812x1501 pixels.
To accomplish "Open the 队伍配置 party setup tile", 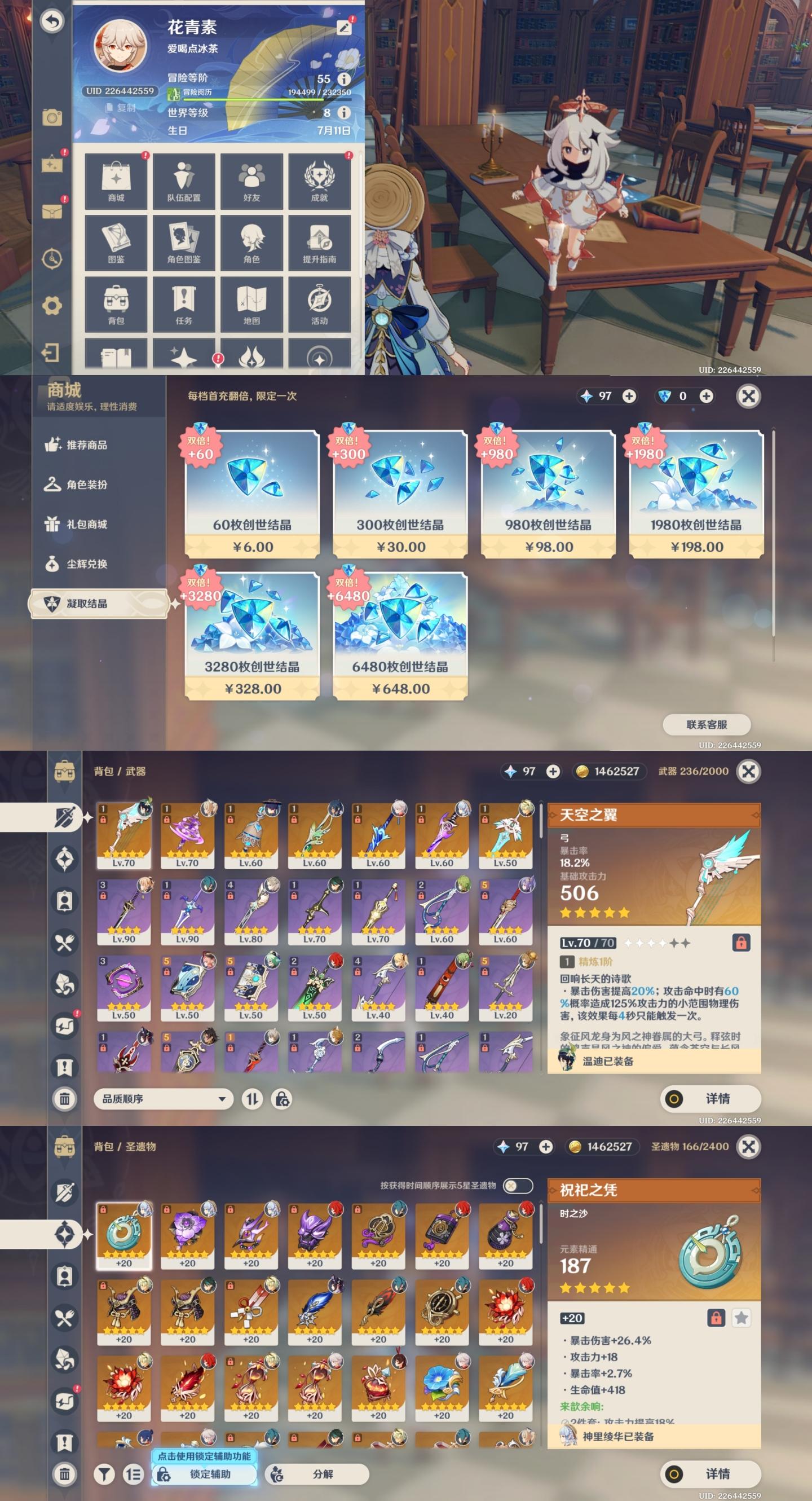I will tap(183, 182).
